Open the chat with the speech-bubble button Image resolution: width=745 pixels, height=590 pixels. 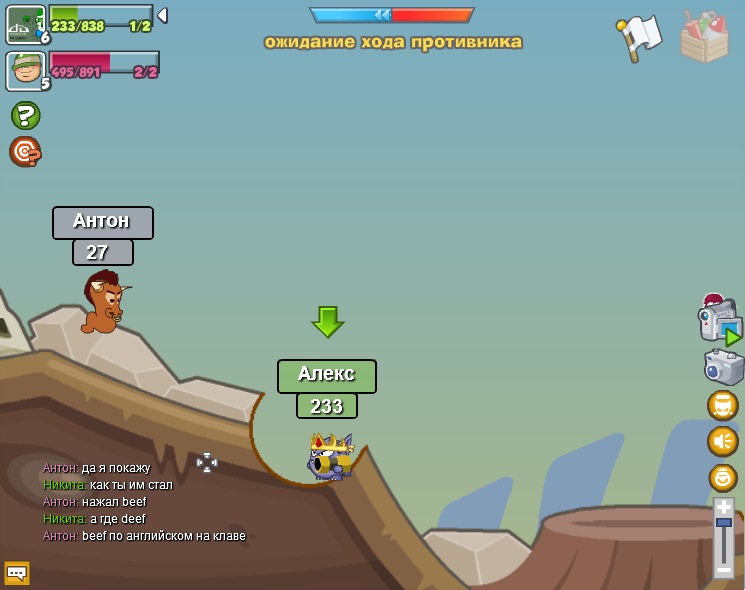point(17,573)
